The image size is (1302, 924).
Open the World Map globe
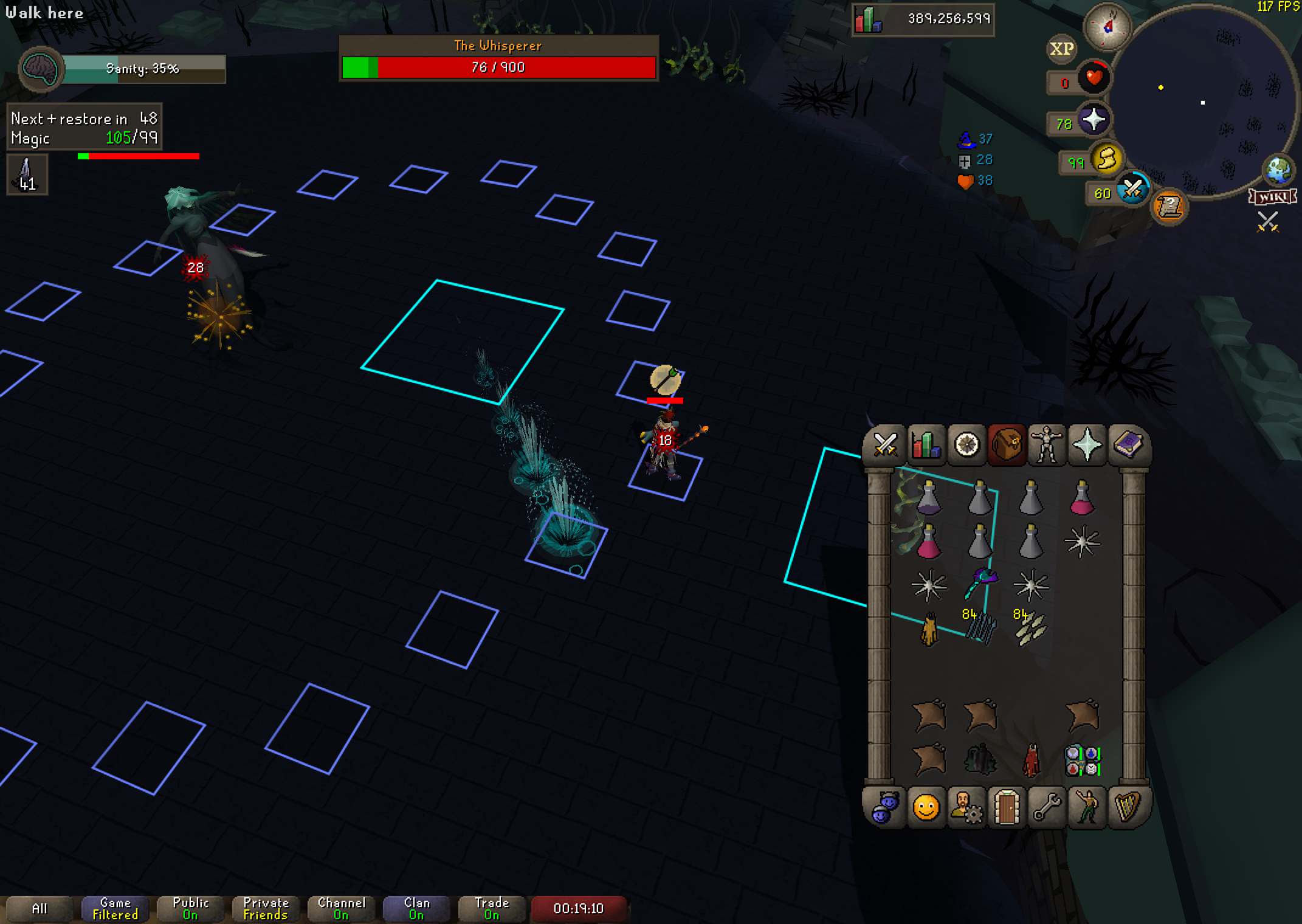[1278, 171]
